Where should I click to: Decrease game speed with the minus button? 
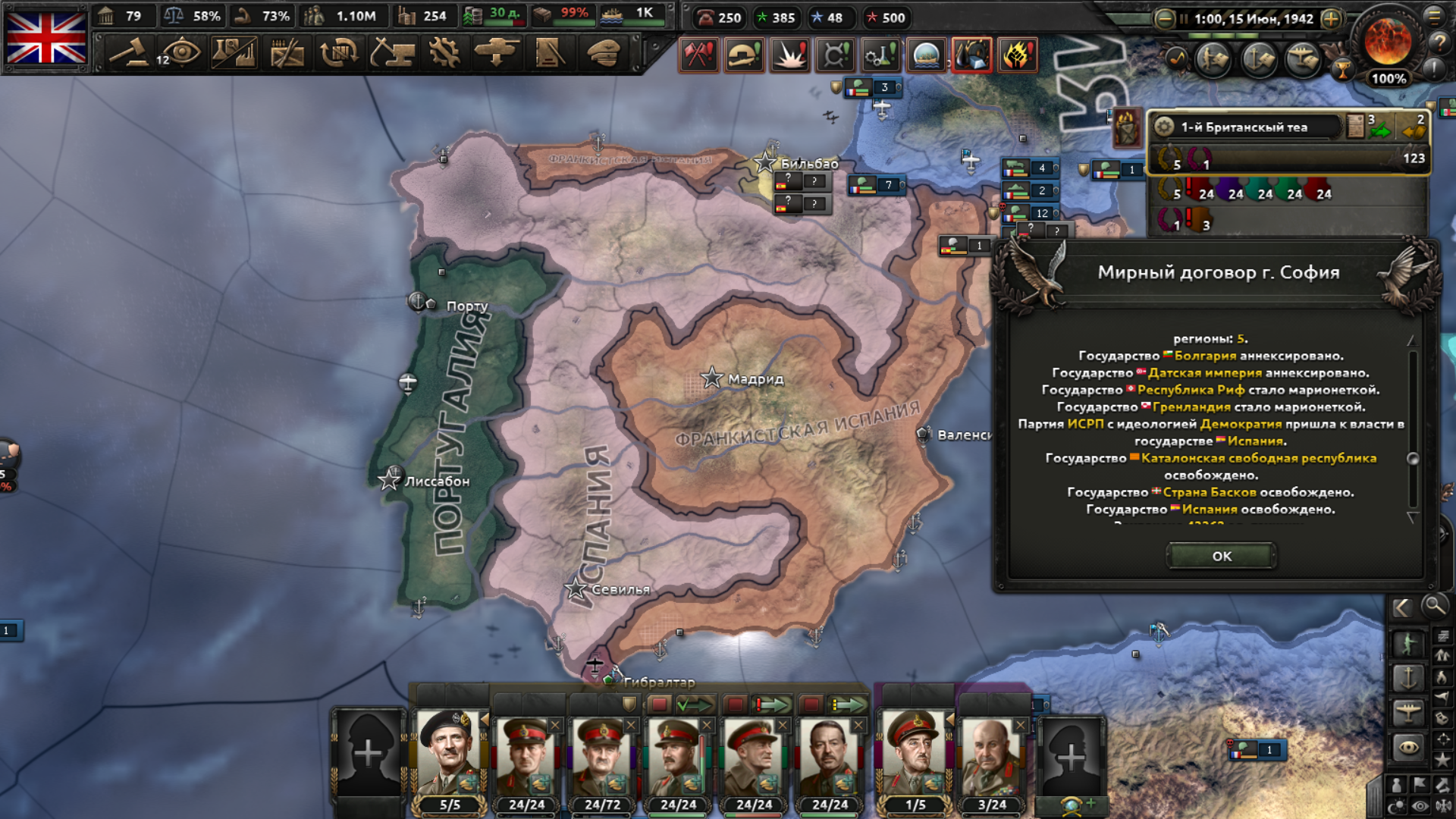point(1164,19)
